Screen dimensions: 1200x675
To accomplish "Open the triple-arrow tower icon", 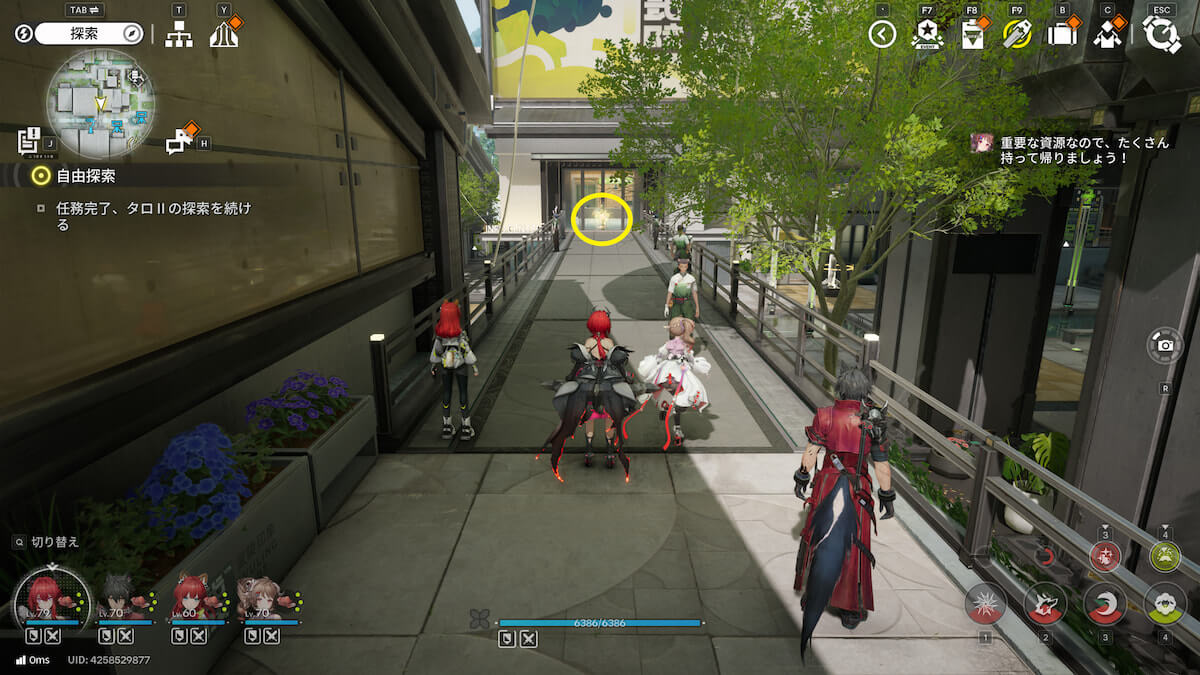I will click(224, 34).
